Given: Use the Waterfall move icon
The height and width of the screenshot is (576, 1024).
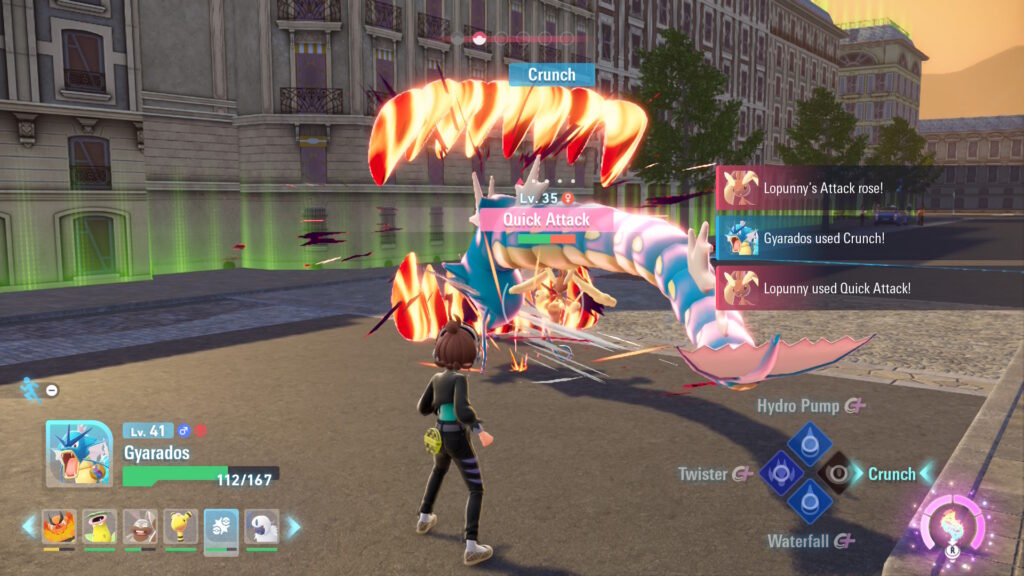Looking at the screenshot, I should pyautogui.click(x=809, y=503).
